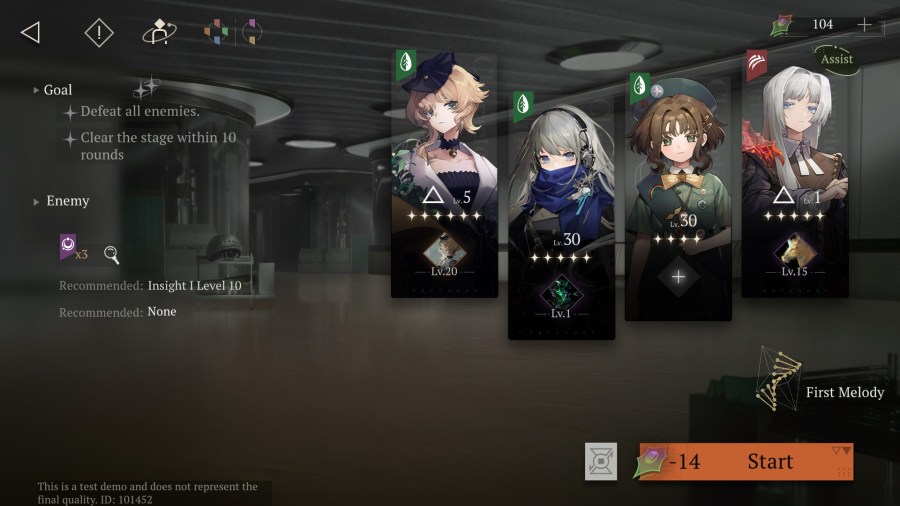Select the brown-haired green beret character card
Screen dimensions: 900x506
[678, 170]
